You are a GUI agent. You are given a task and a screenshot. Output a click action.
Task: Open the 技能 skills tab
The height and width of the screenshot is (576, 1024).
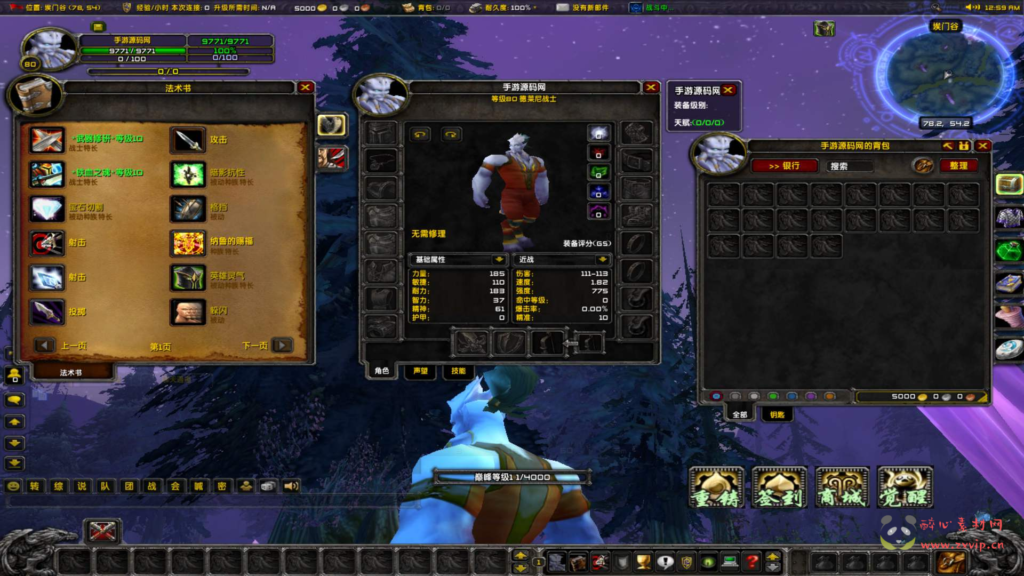pyautogui.click(x=457, y=371)
